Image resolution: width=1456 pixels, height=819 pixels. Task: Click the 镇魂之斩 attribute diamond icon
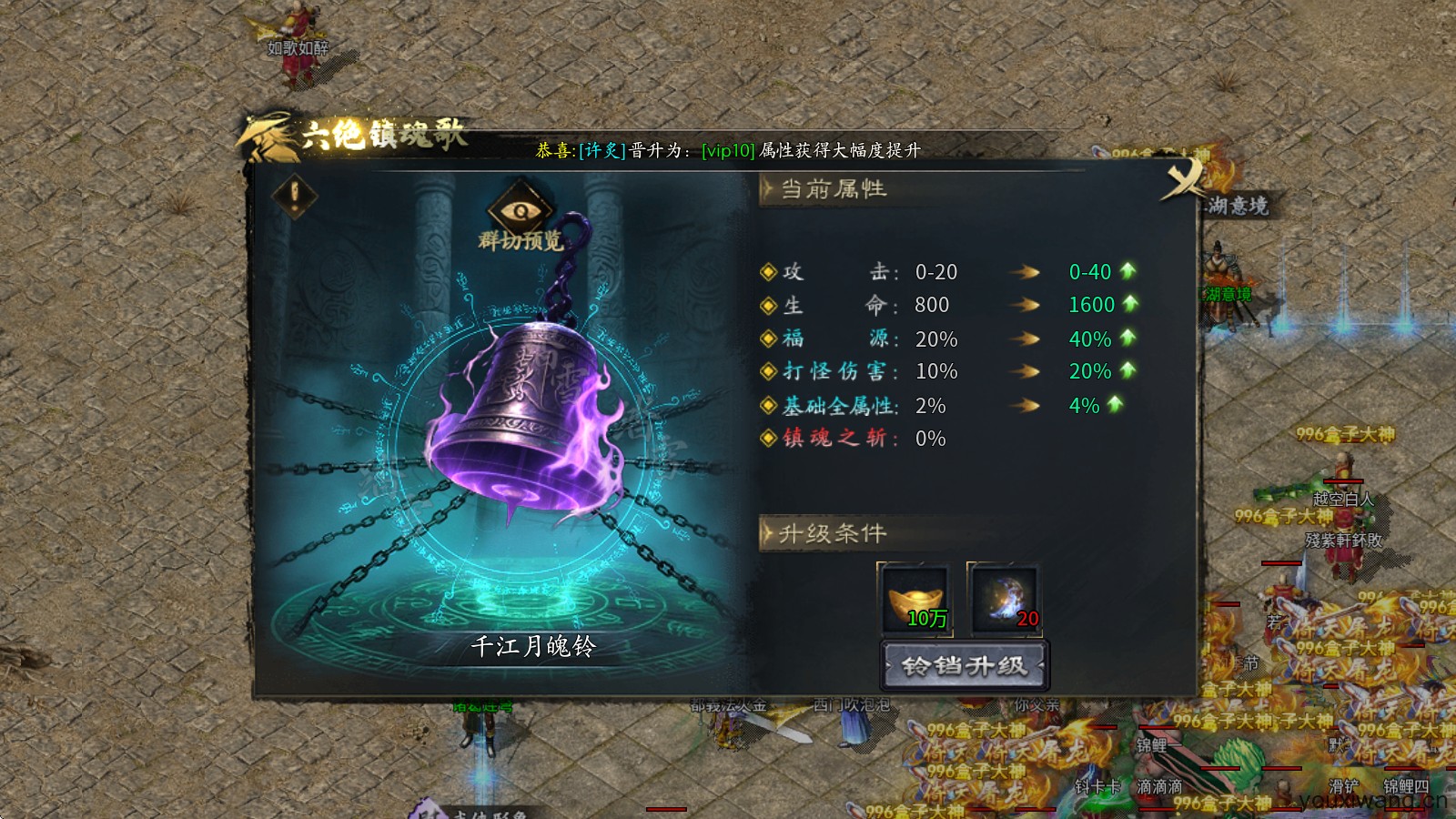click(x=769, y=440)
